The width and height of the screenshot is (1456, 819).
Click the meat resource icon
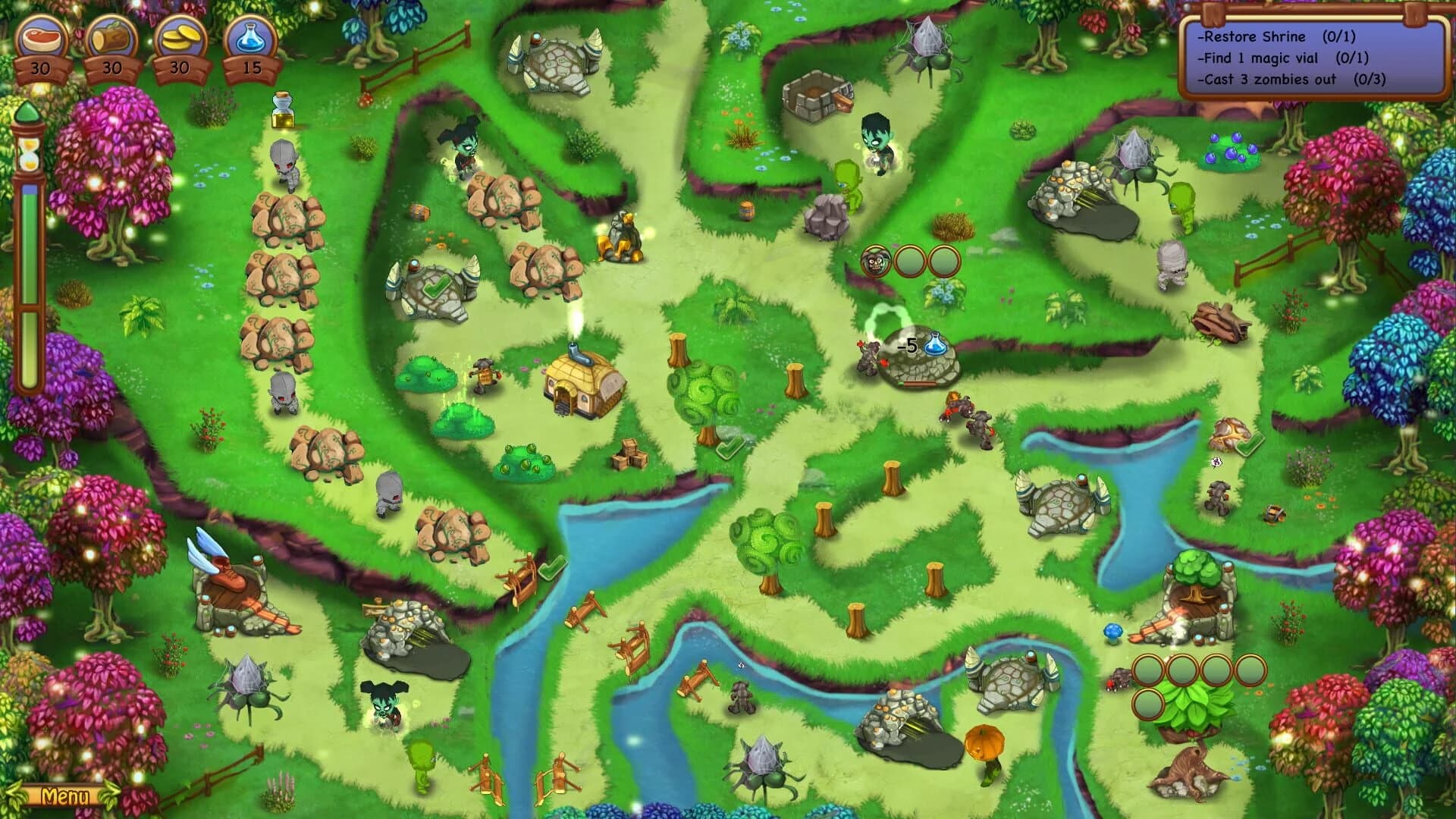tap(43, 36)
